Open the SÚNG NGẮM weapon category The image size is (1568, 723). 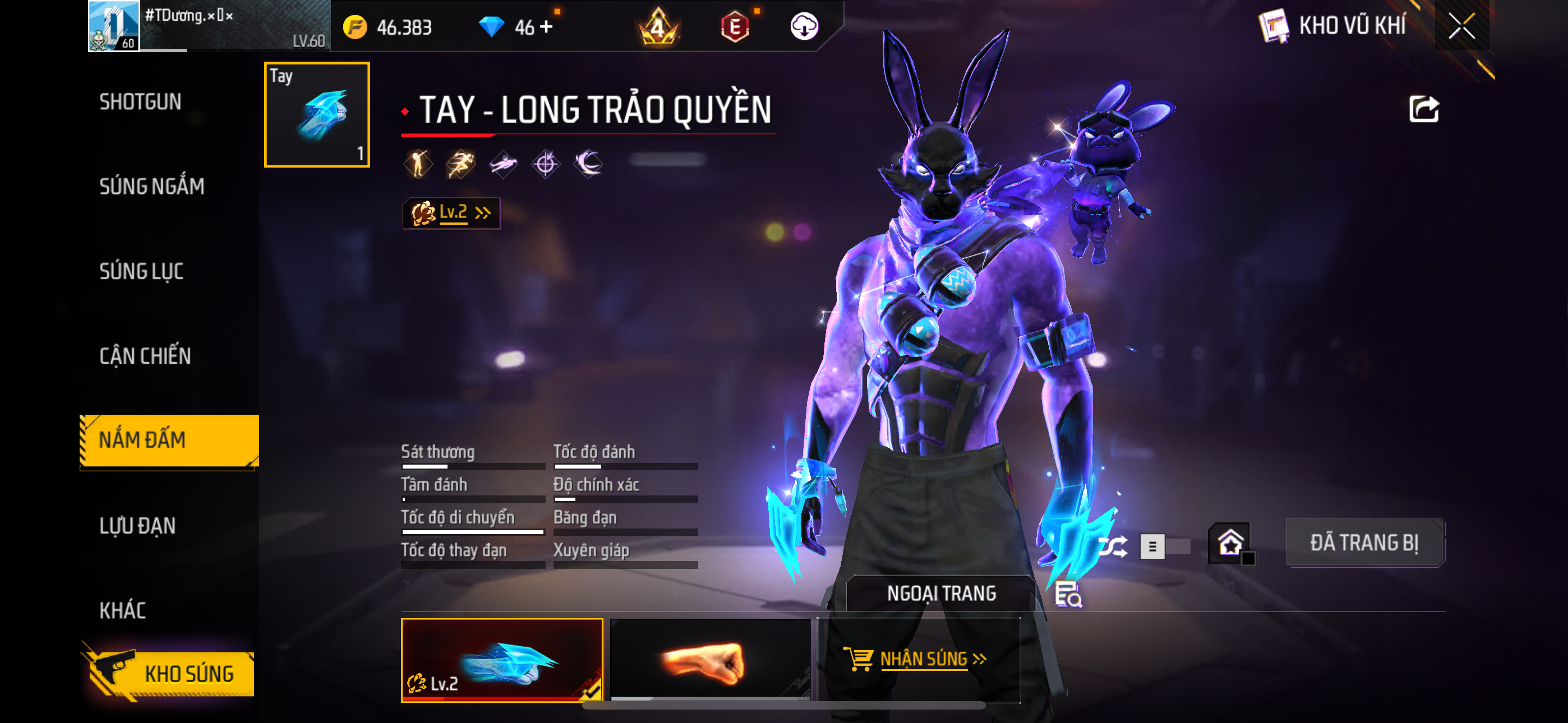[151, 186]
